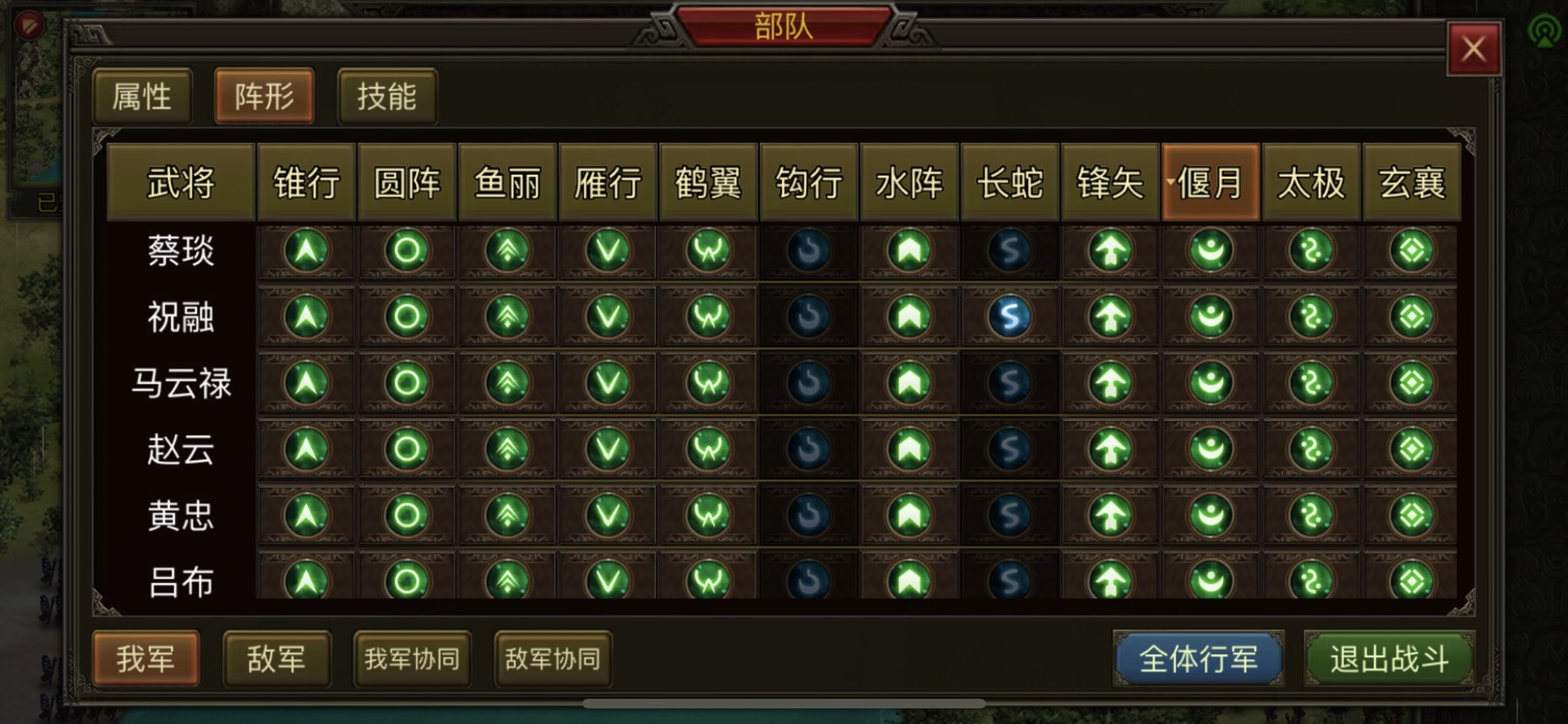
Task: Select 黄忠's 水阵 water formation icon
Action: [908, 515]
